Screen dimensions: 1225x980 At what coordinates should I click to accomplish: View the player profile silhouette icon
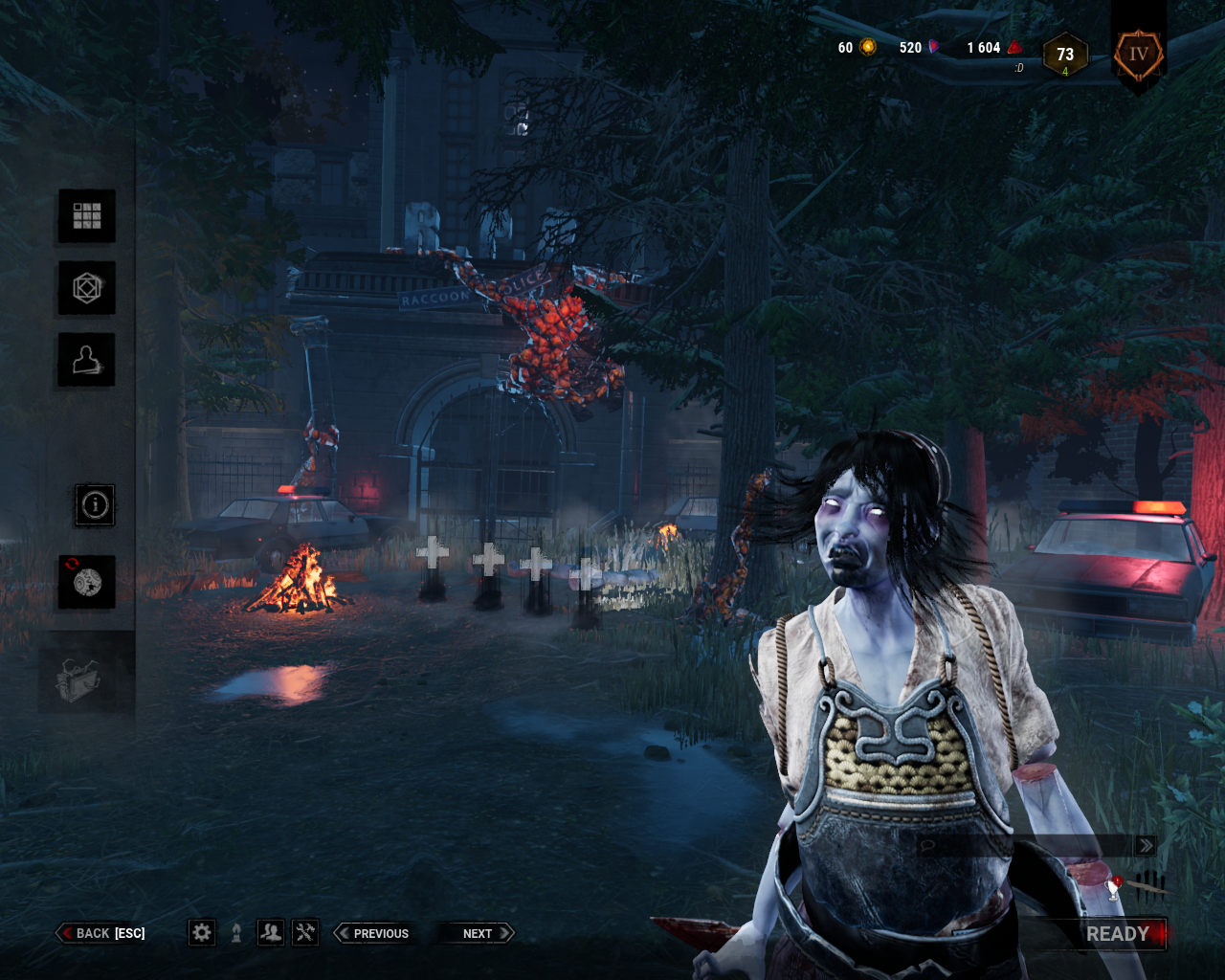(86, 359)
